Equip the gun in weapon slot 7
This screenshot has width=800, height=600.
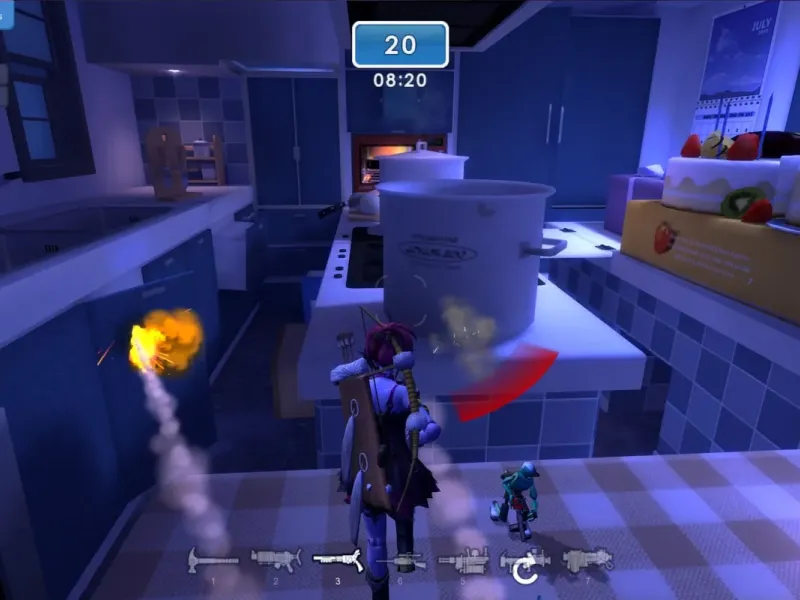(588, 560)
